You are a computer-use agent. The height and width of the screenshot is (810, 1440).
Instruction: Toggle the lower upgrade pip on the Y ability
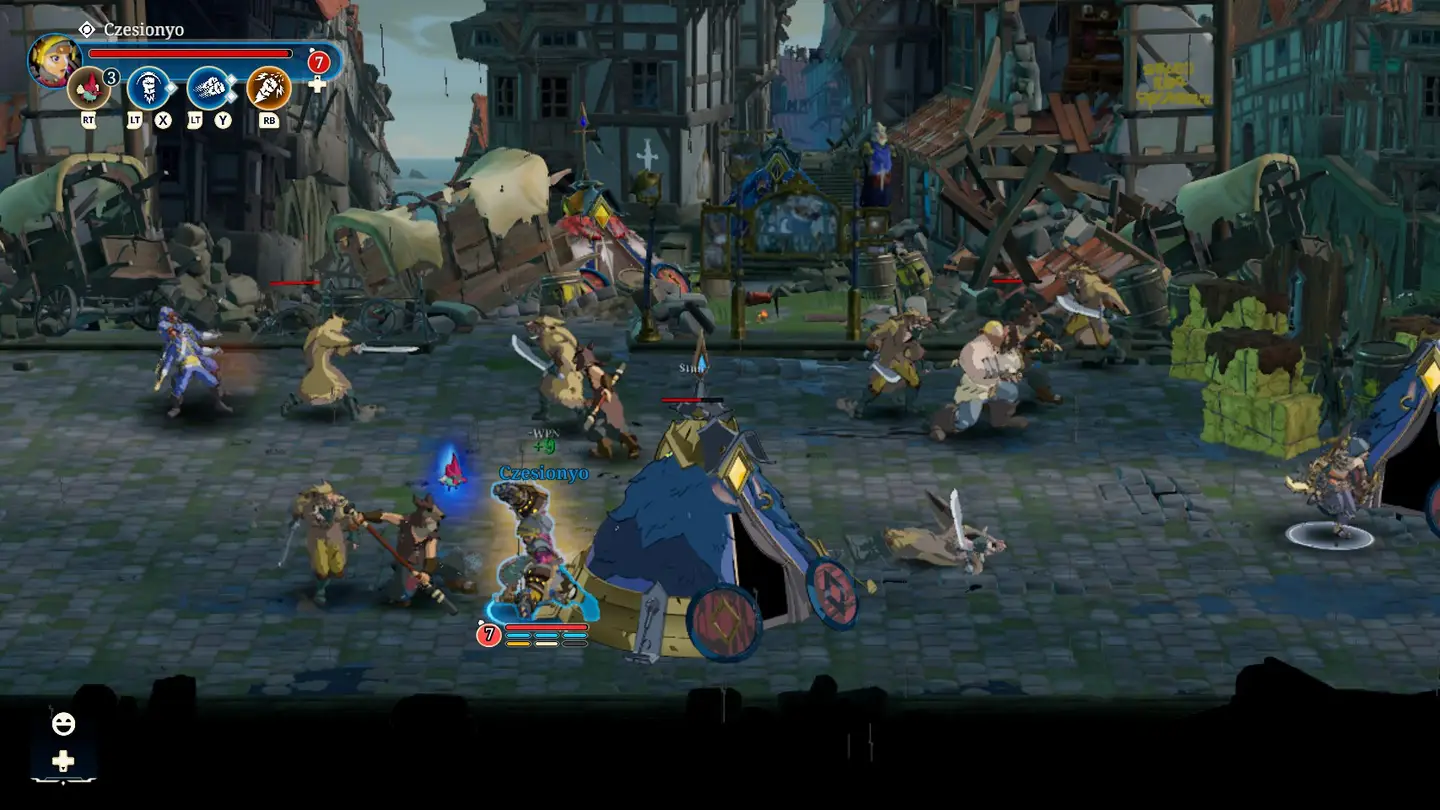coord(231,97)
